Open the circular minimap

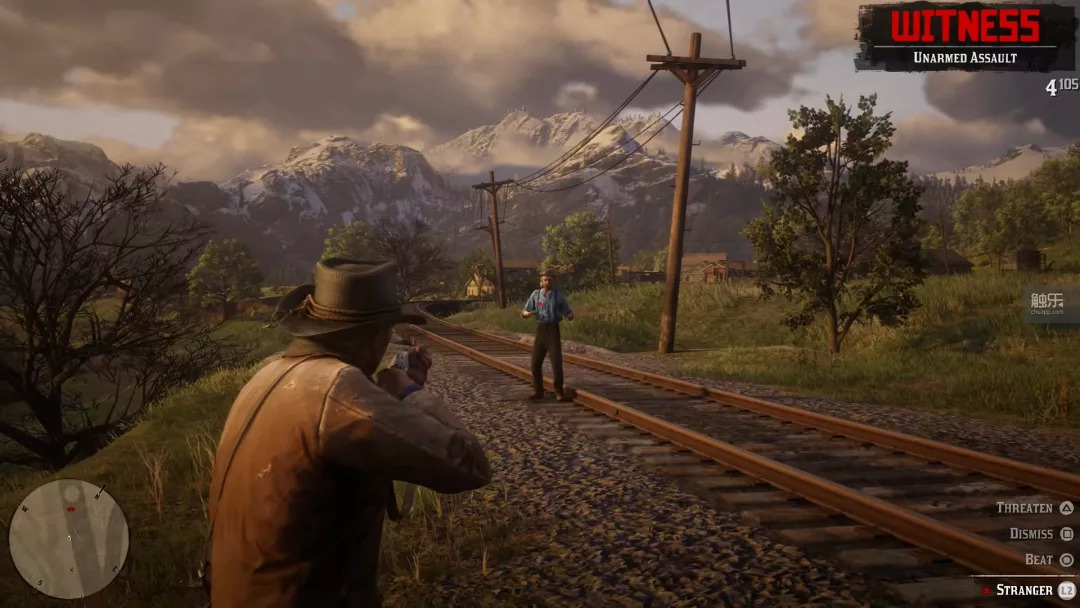68,538
